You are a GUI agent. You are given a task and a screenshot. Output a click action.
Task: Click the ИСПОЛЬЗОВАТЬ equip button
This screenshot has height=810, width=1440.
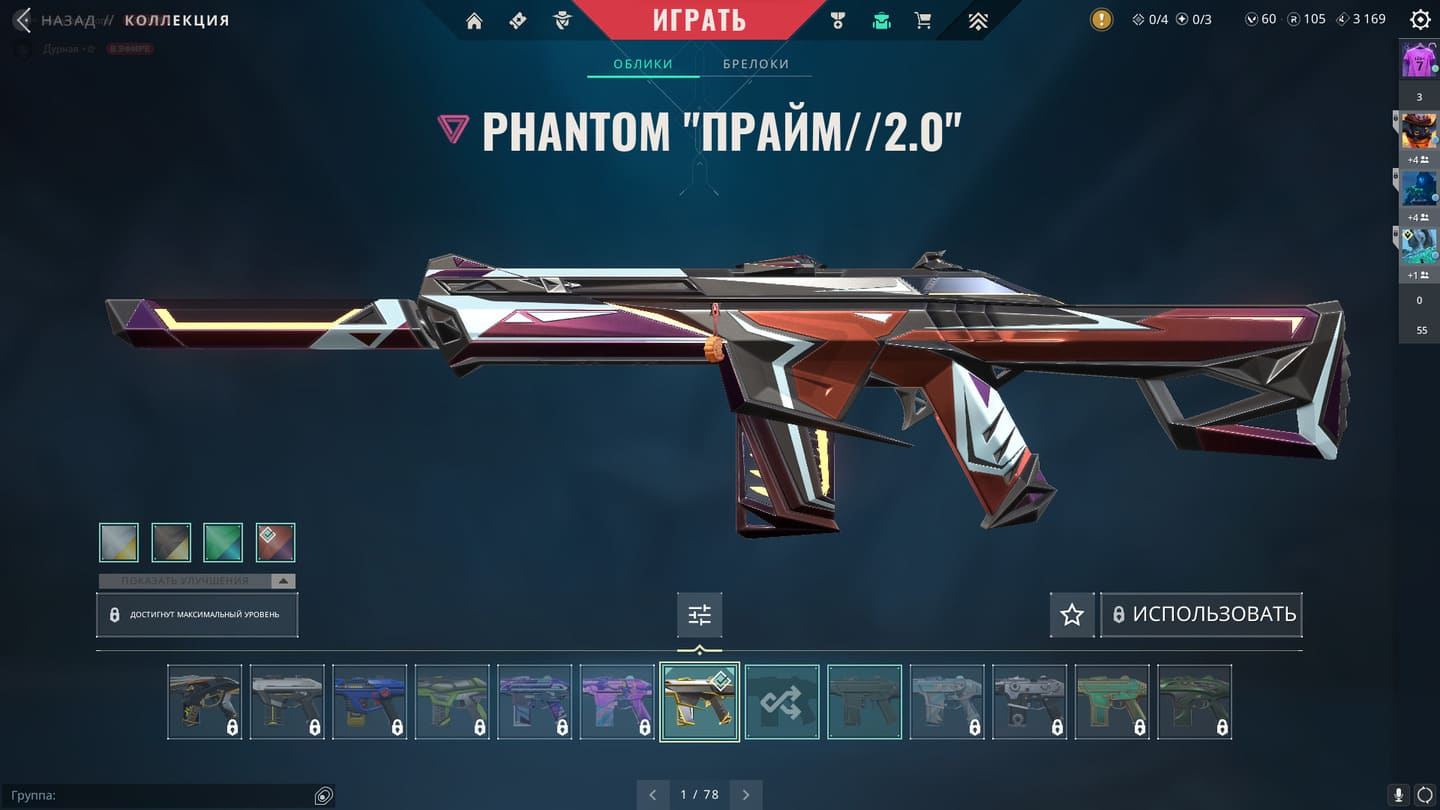(x=1202, y=615)
